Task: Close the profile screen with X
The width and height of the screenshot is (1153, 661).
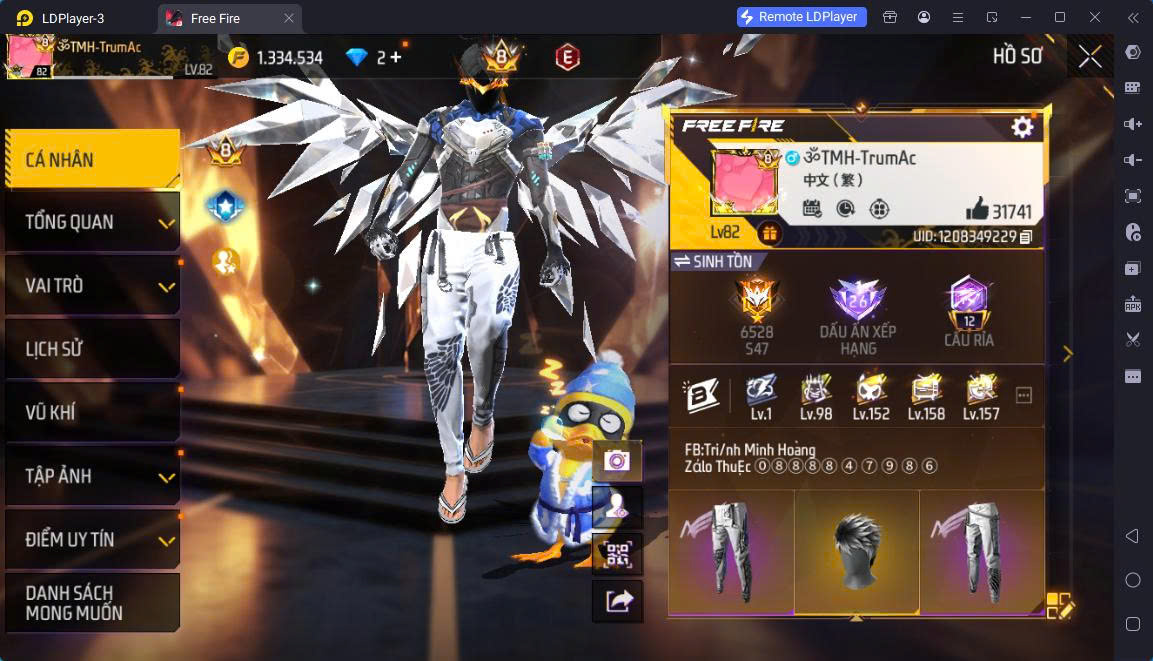Action: click(x=1090, y=57)
